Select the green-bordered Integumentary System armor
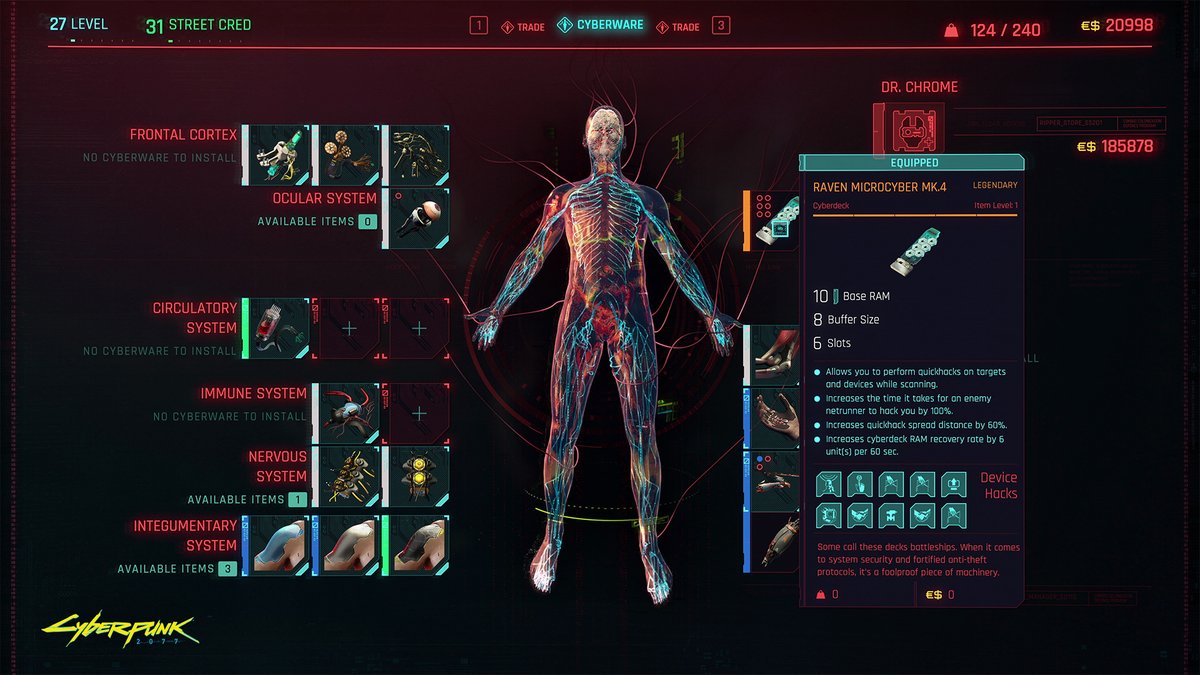Viewport: 1200px width, 675px height. [x=417, y=545]
